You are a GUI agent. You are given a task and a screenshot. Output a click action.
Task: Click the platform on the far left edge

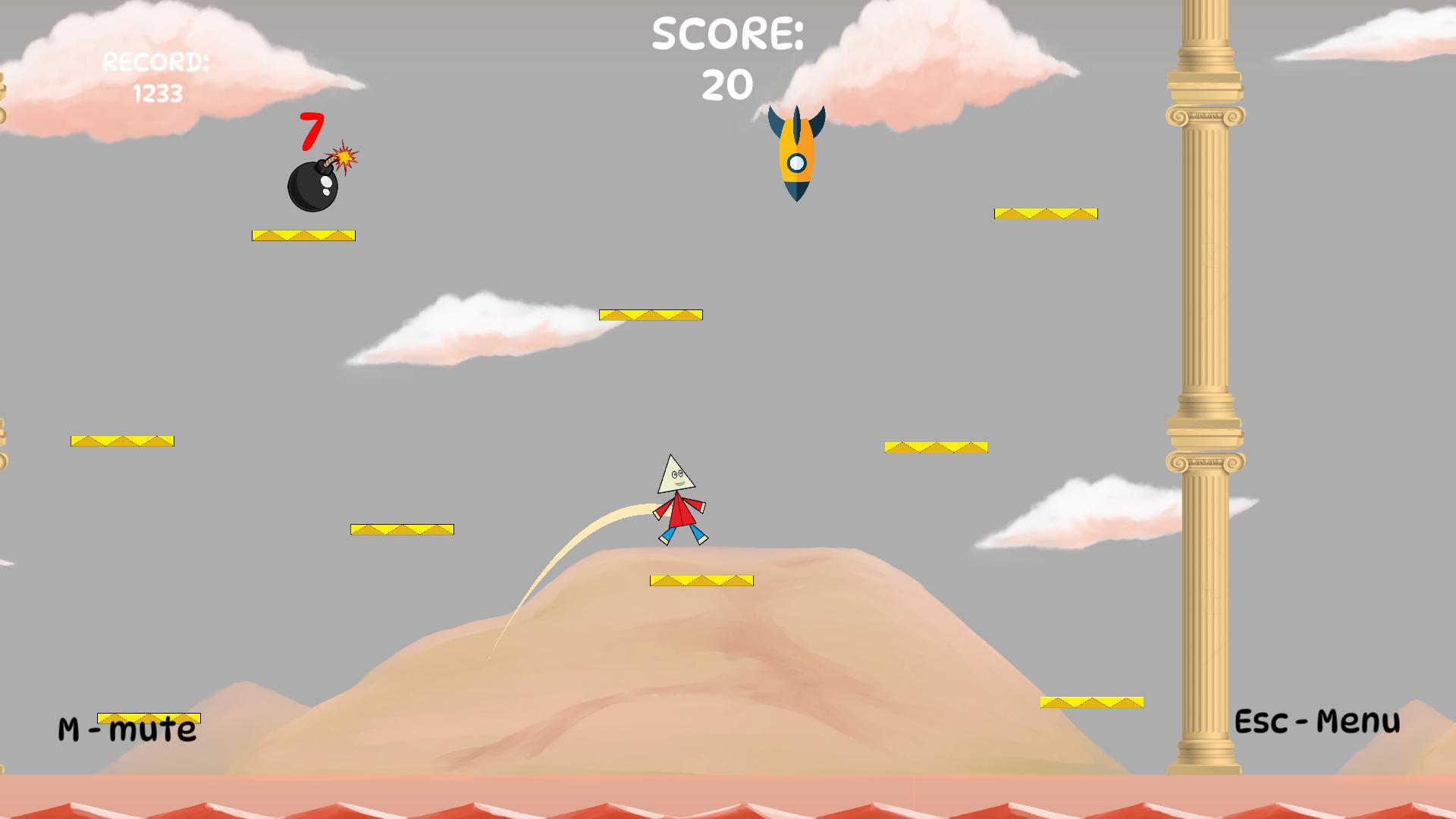tap(121, 440)
